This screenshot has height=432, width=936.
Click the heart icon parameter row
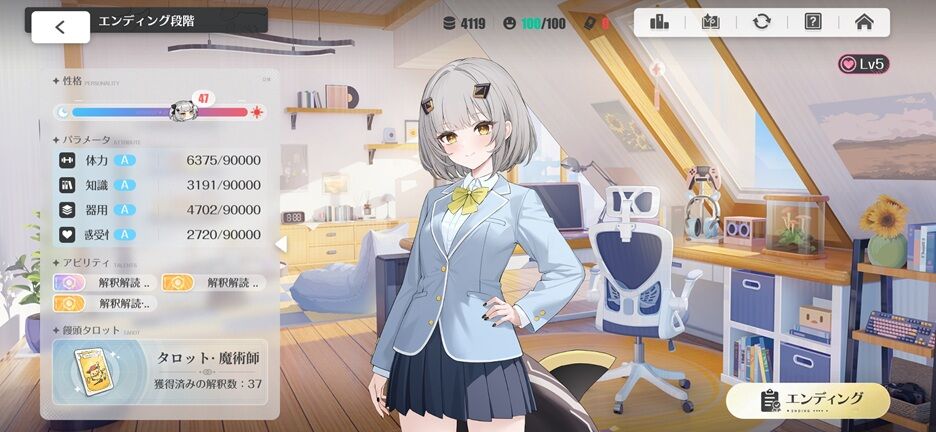pos(160,235)
